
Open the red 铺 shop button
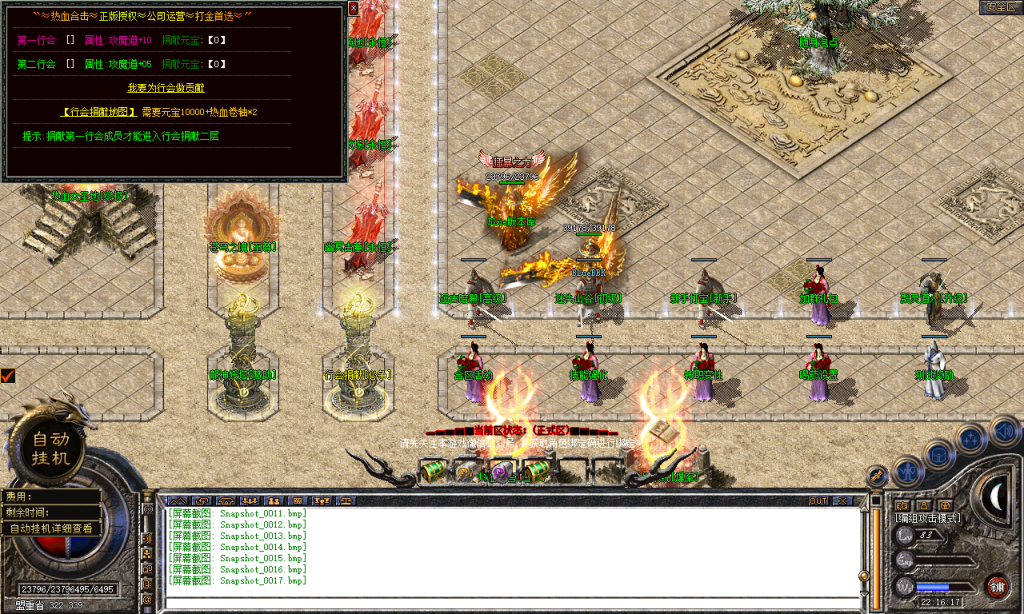(x=996, y=585)
